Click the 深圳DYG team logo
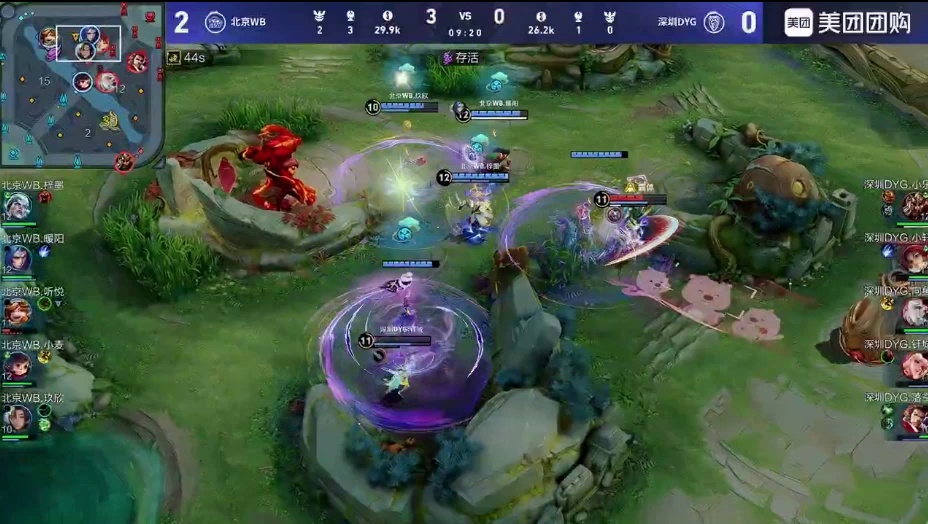 (713, 22)
